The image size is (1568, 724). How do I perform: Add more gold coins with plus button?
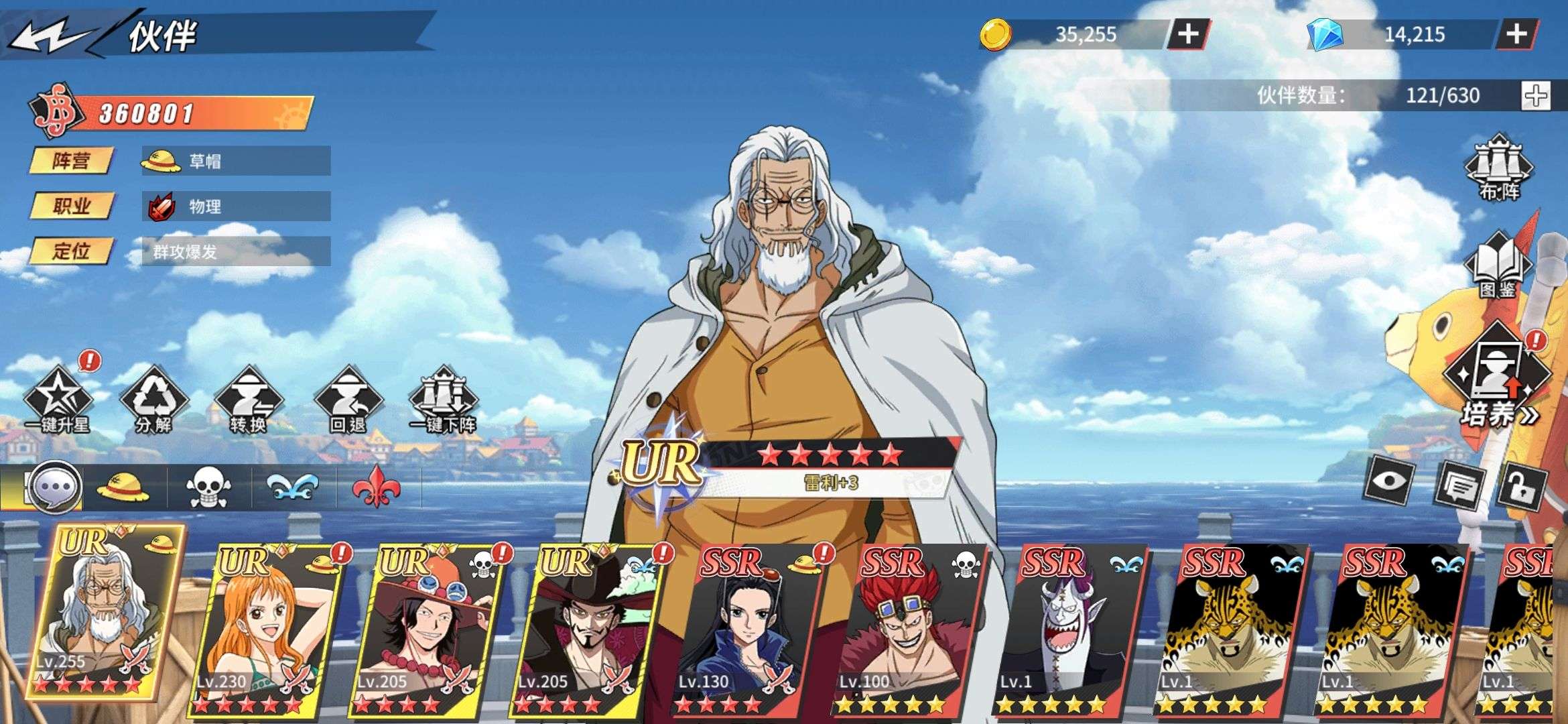tap(1188, 34)
